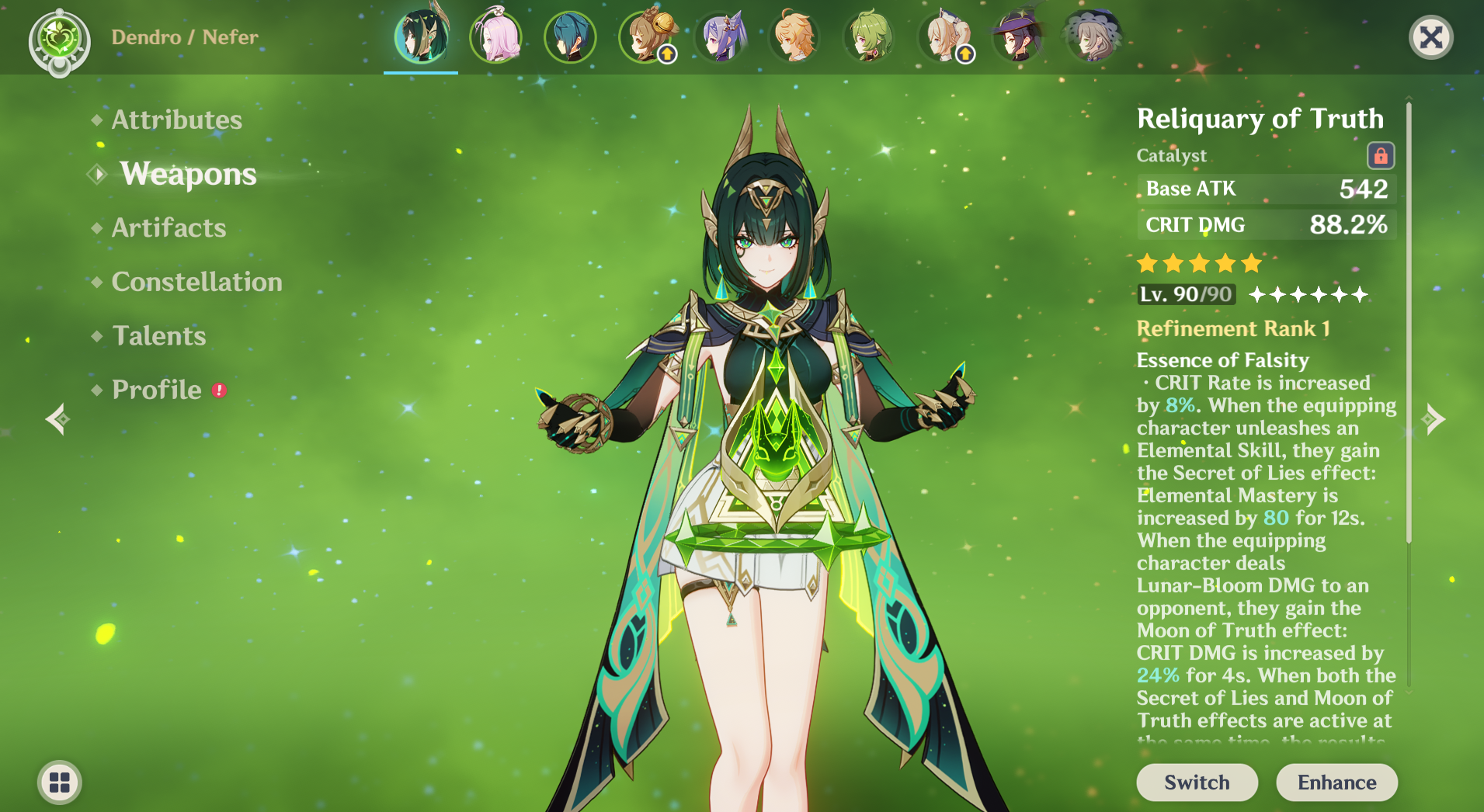This screenshot has height=812, width=1484.
Task: Choose Yaoyao's portrait with the bell
Action: click(x=645, y=37)
